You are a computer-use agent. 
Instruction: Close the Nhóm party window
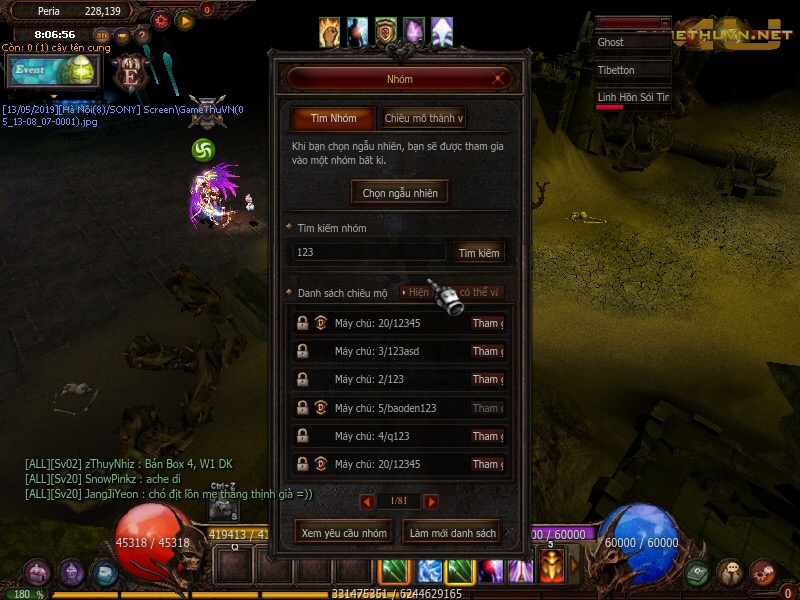pos(498,79)
